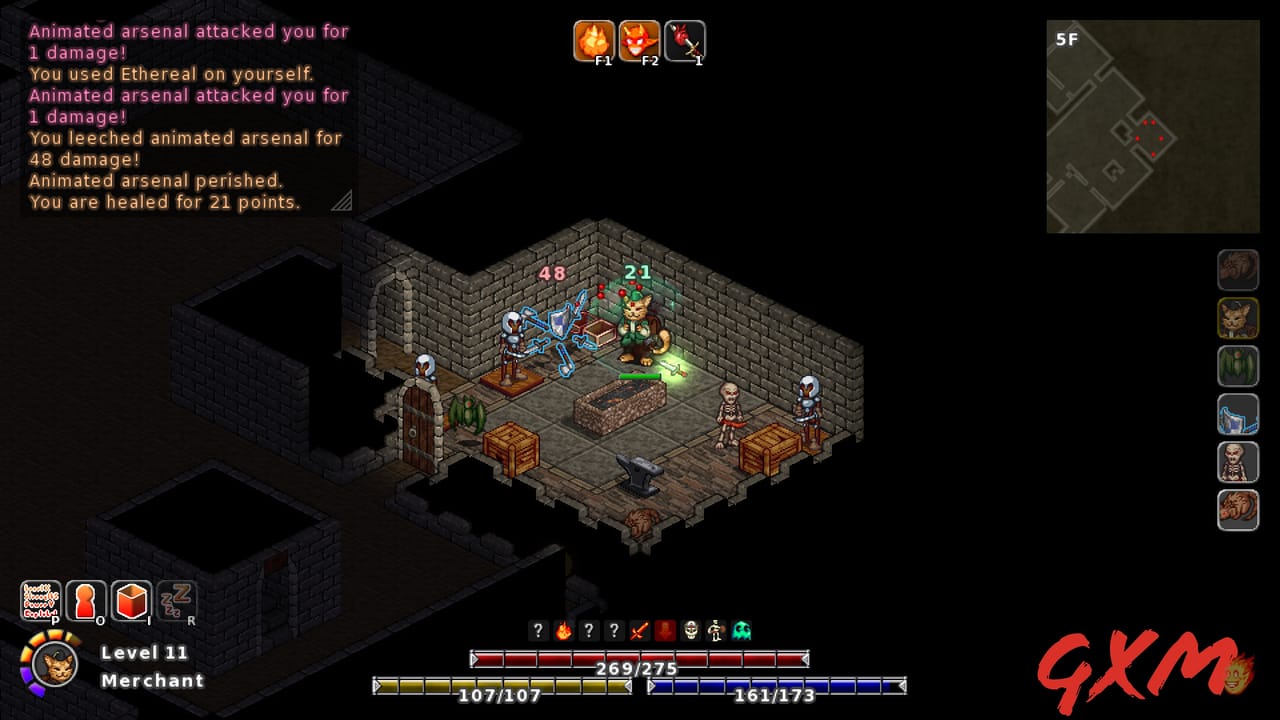Open the character stats panel with the P icon
The width and height of the screenshot is (1280, 720).
click(40, 600)
